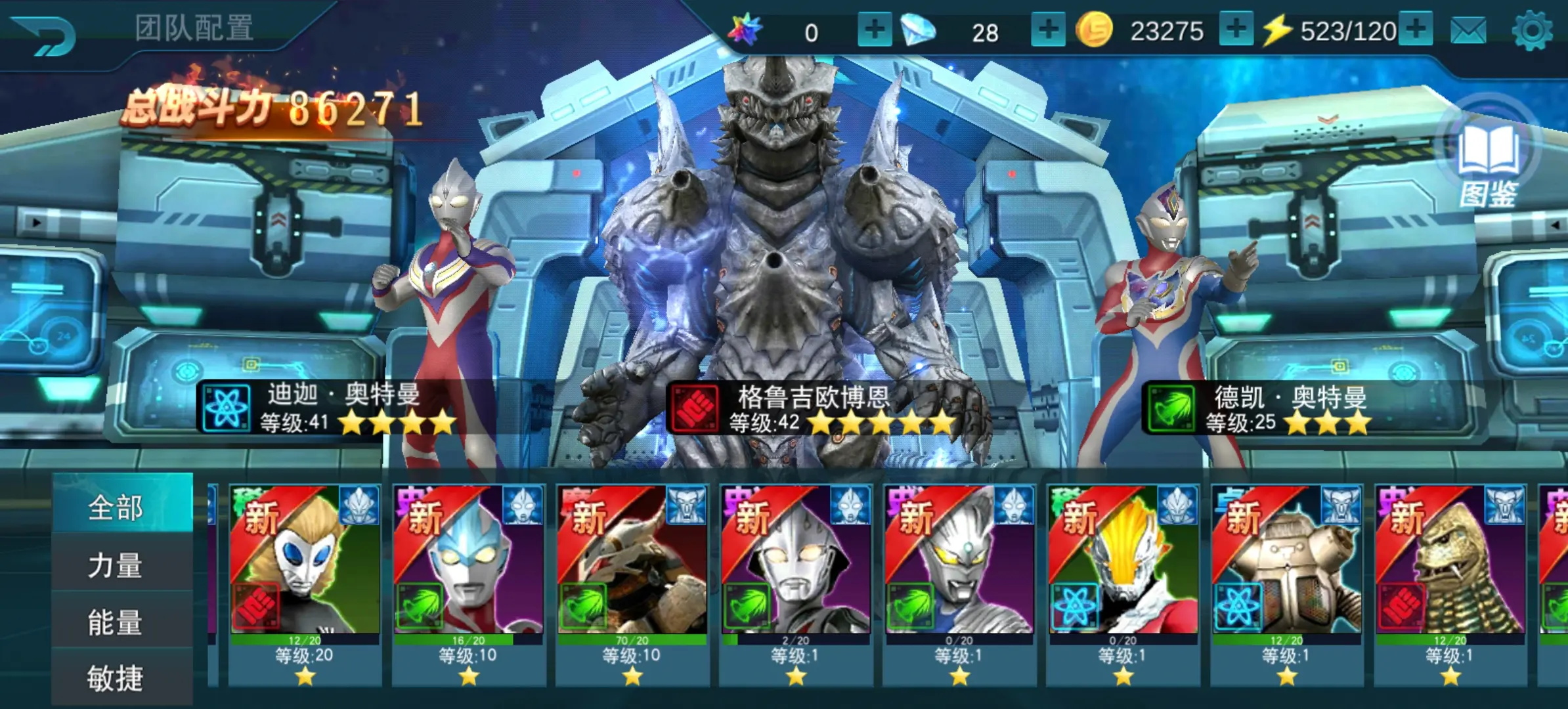Screen dimensions: 1568x709
Task: Switch to the 能量 filter tab
Action: 116,622
